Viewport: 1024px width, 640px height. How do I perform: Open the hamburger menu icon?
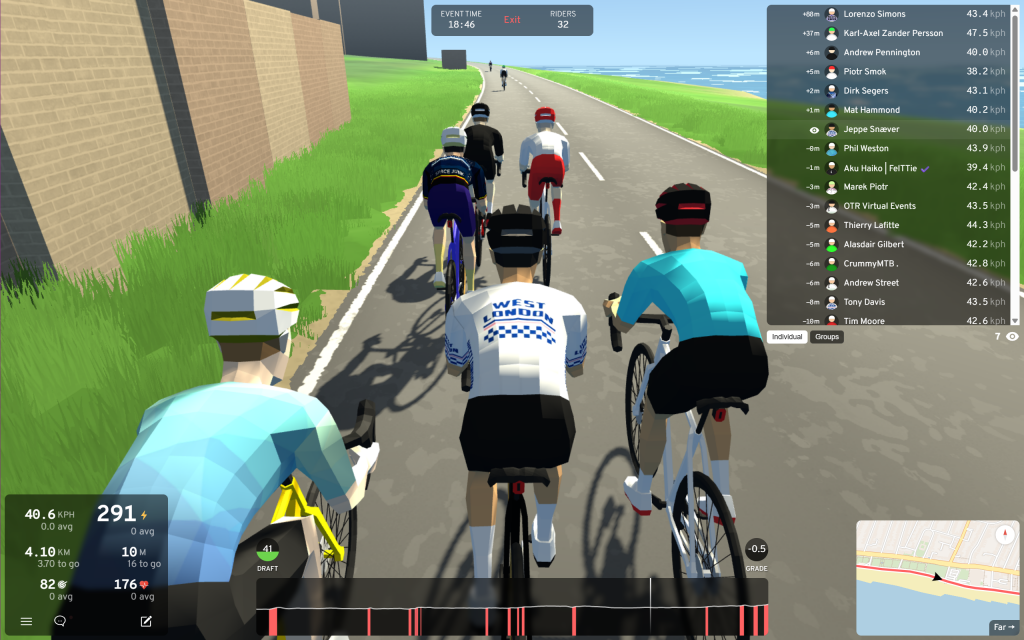click(26, 621)
